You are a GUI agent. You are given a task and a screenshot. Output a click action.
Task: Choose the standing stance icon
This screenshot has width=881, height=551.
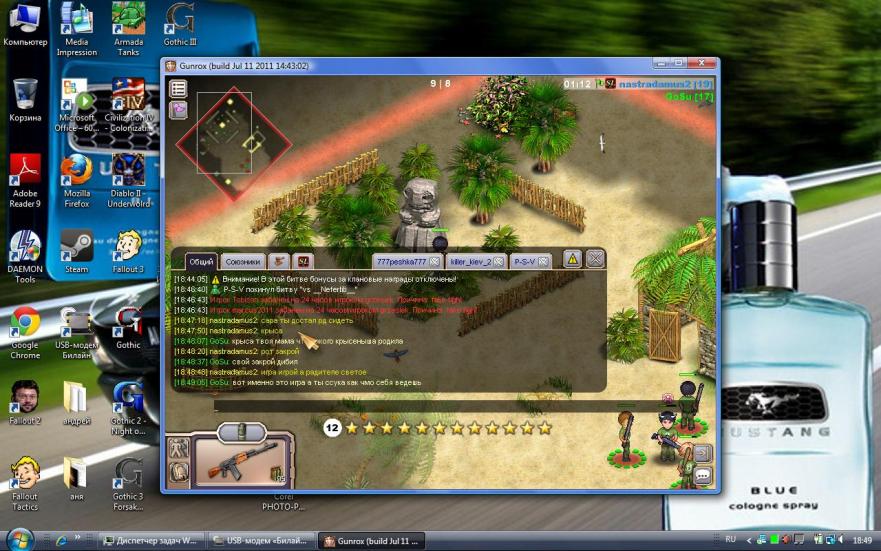pos(179,449)
